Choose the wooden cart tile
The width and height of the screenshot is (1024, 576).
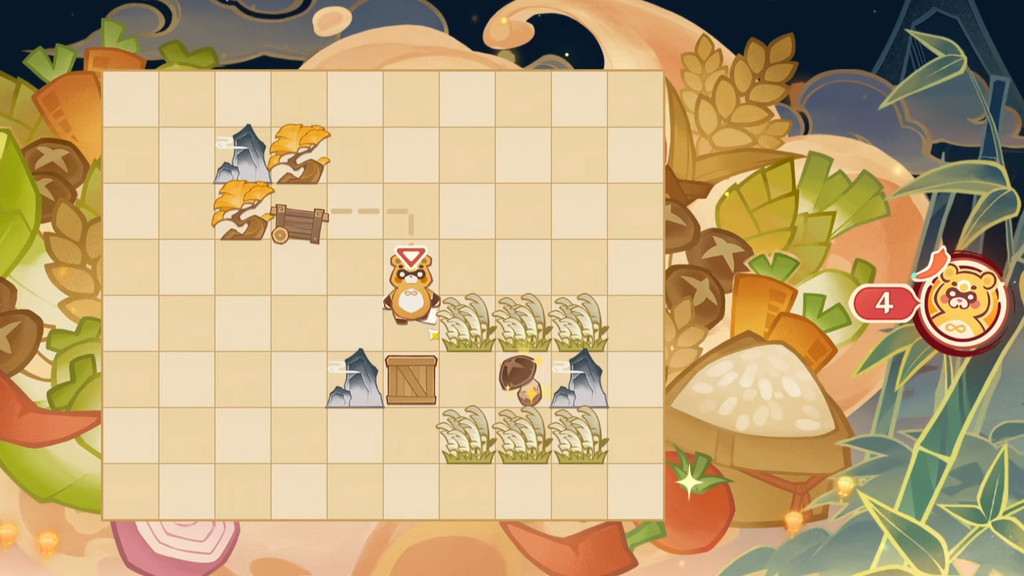298,222
